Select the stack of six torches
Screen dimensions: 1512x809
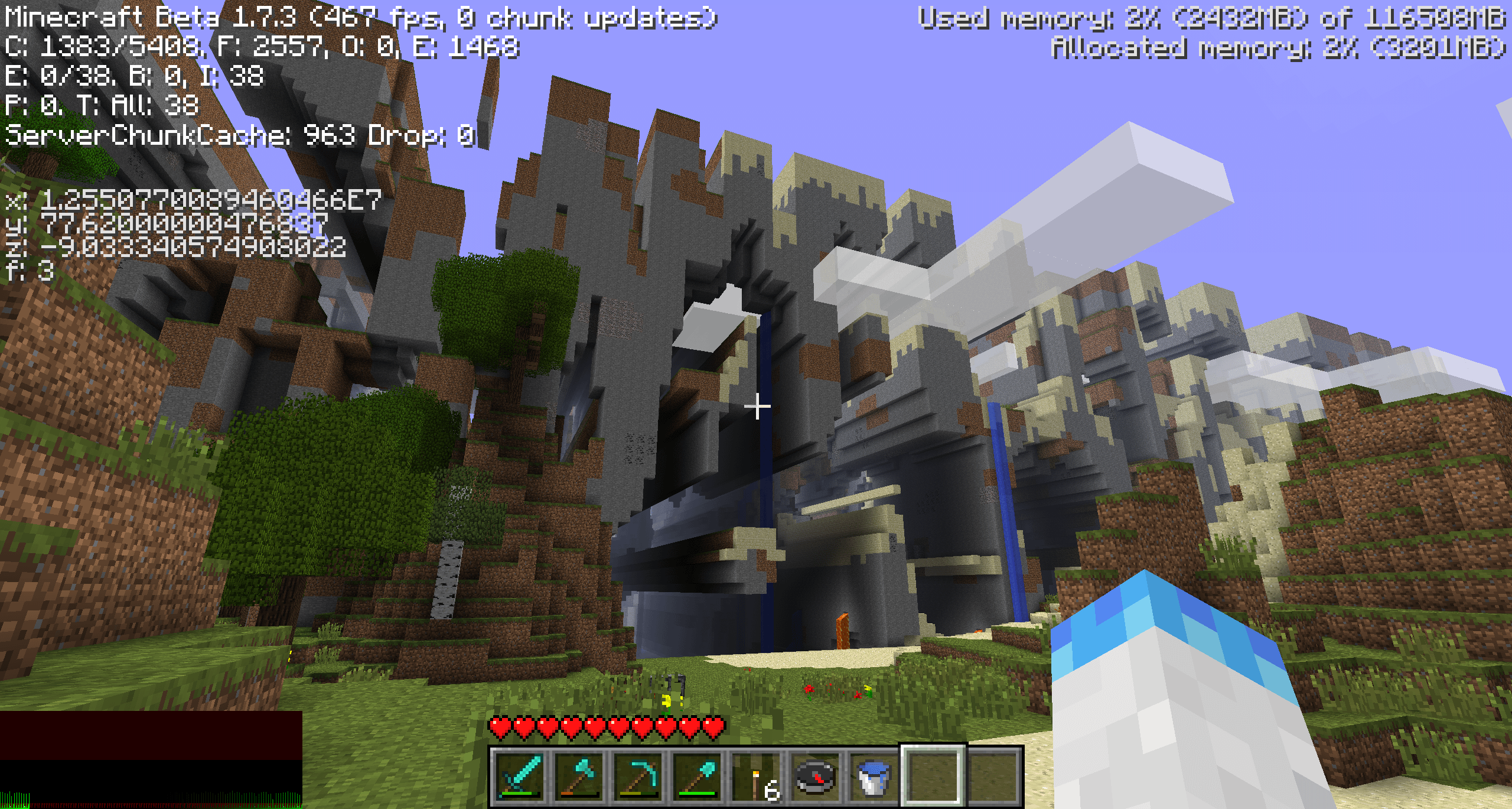click(x=757, y=776)
